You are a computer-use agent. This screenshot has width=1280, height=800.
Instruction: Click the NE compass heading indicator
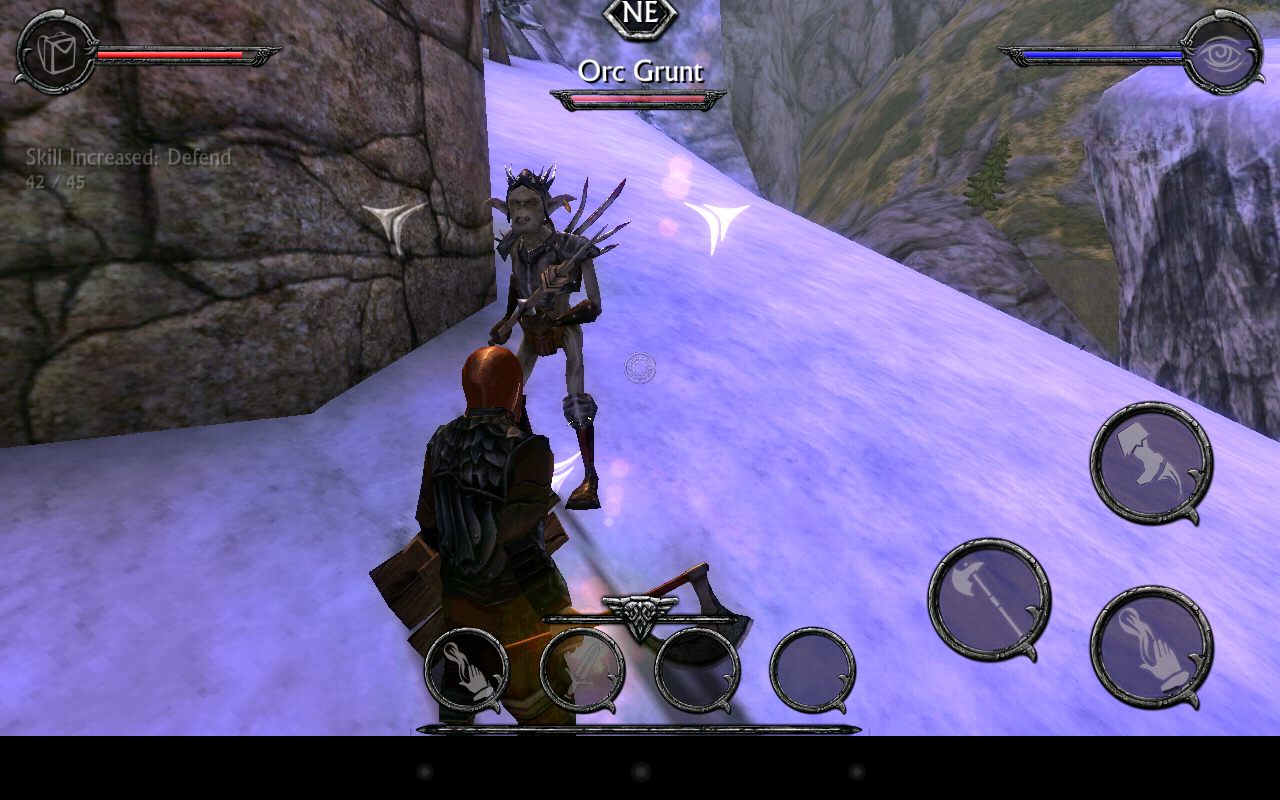[639, 15]
